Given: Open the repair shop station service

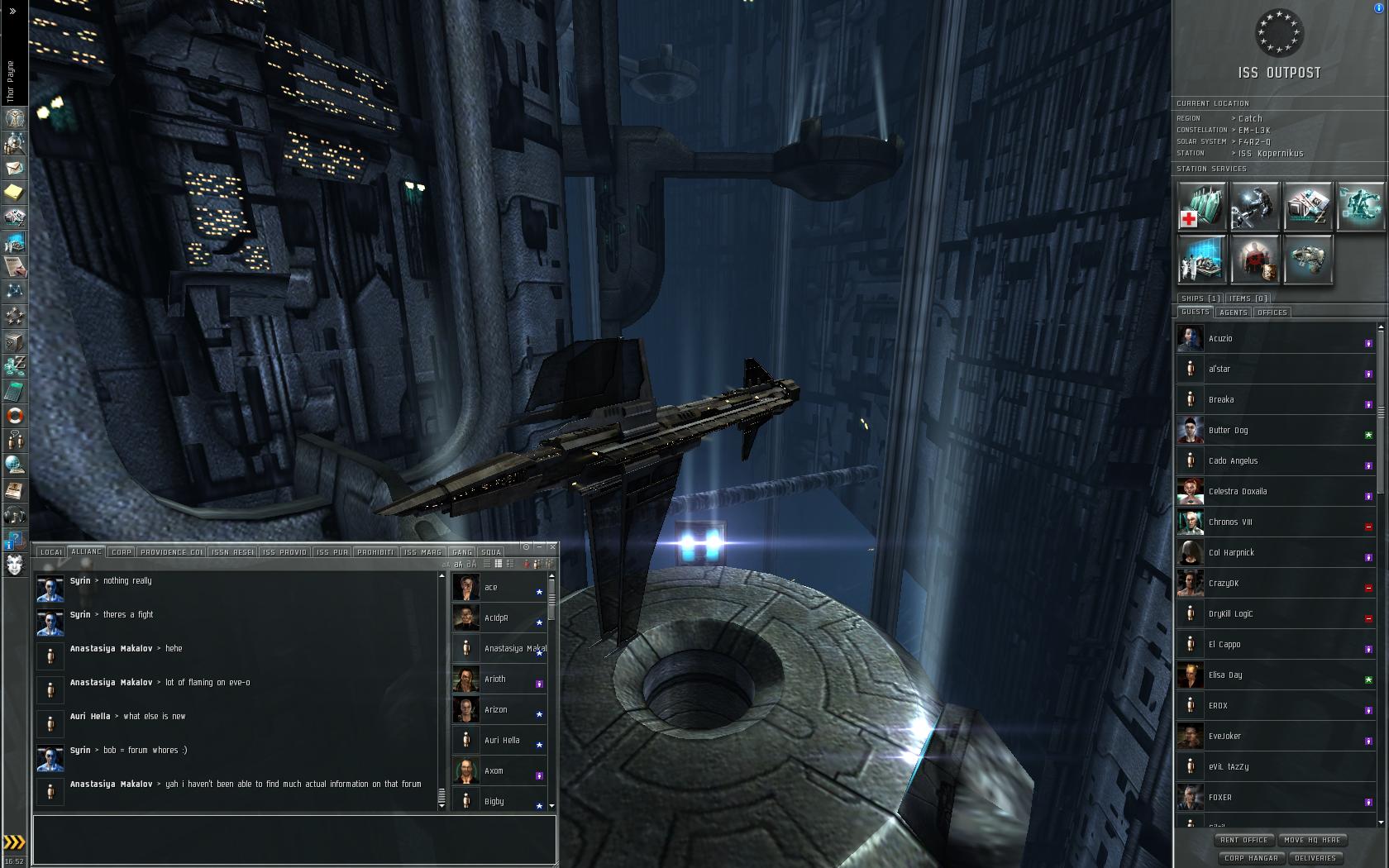Looking at the screenshot, I should [1254, 206].
